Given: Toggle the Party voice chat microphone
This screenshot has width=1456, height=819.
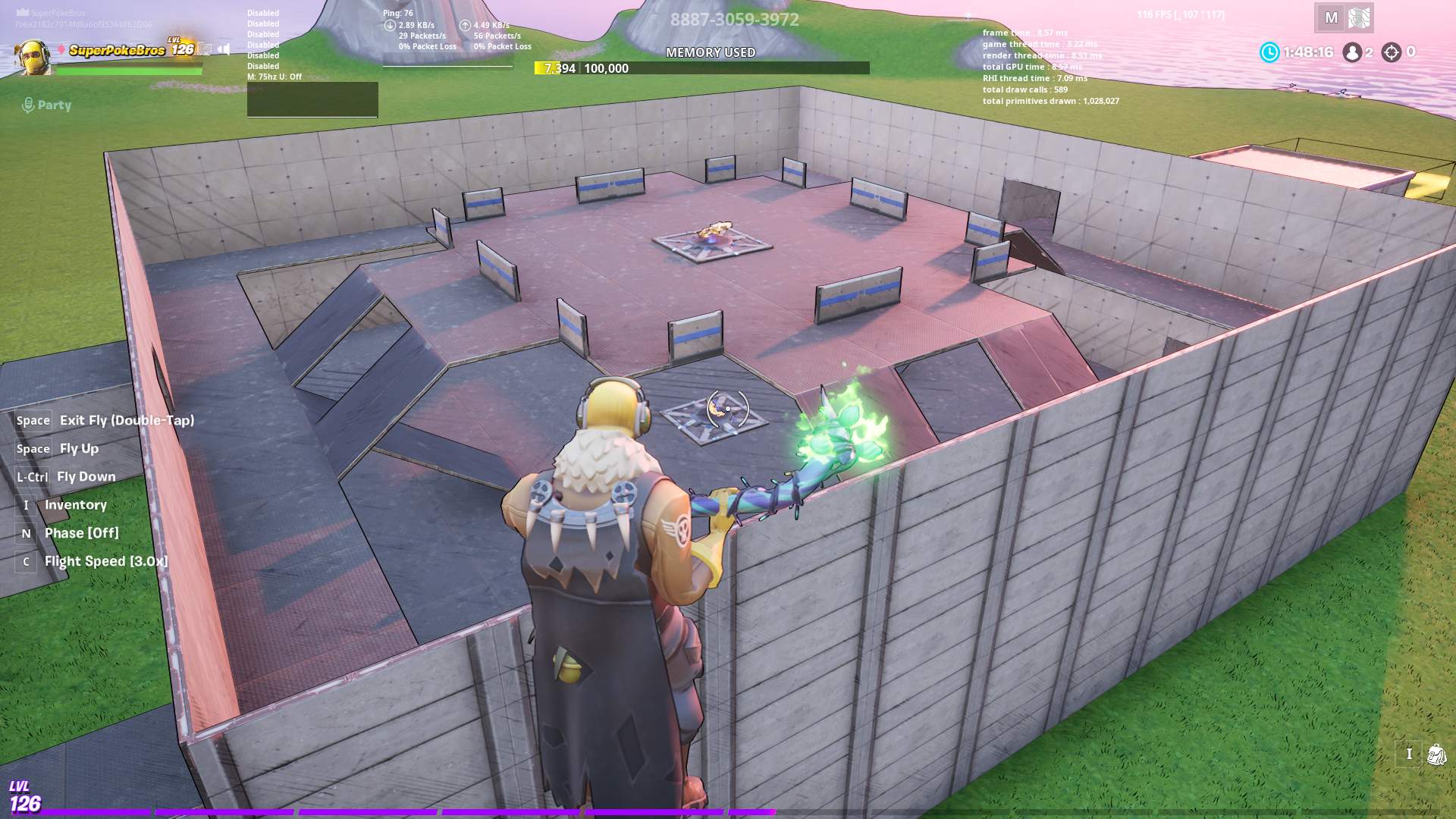Looking at the screenshot, I should pyautogui.click(x=30, y=105).
